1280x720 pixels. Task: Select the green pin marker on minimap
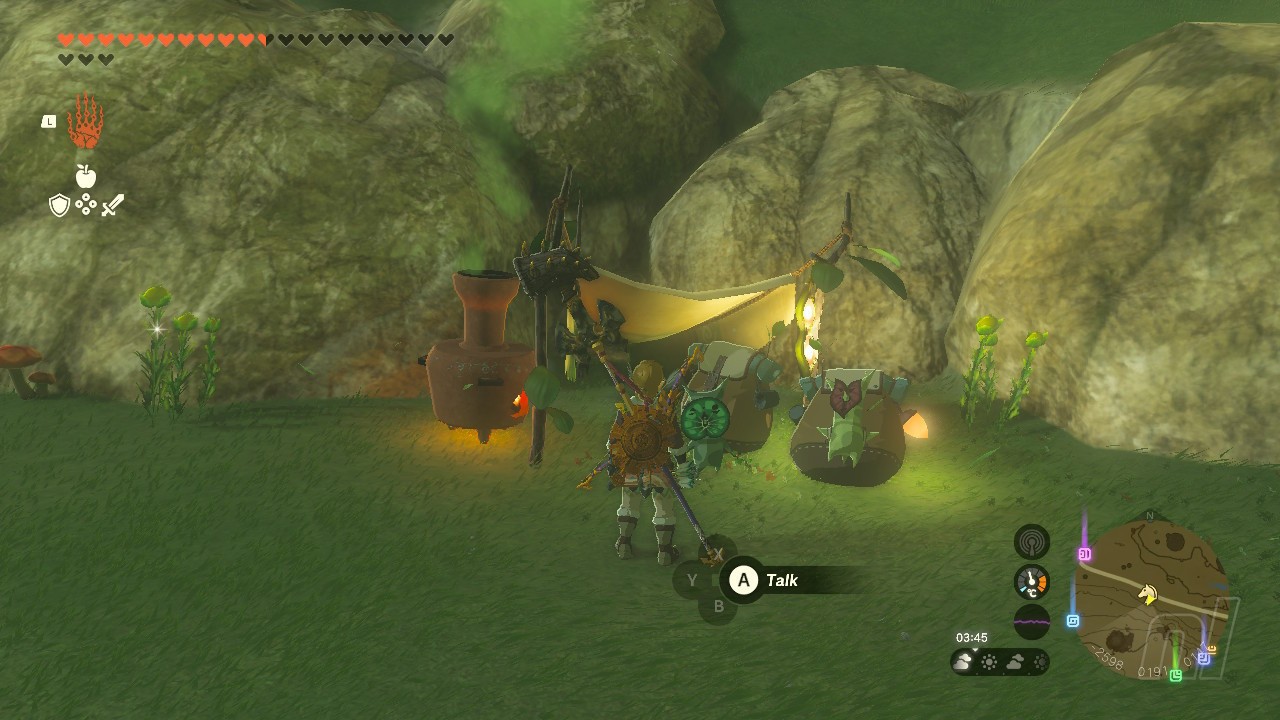(x=1176, y=675)
